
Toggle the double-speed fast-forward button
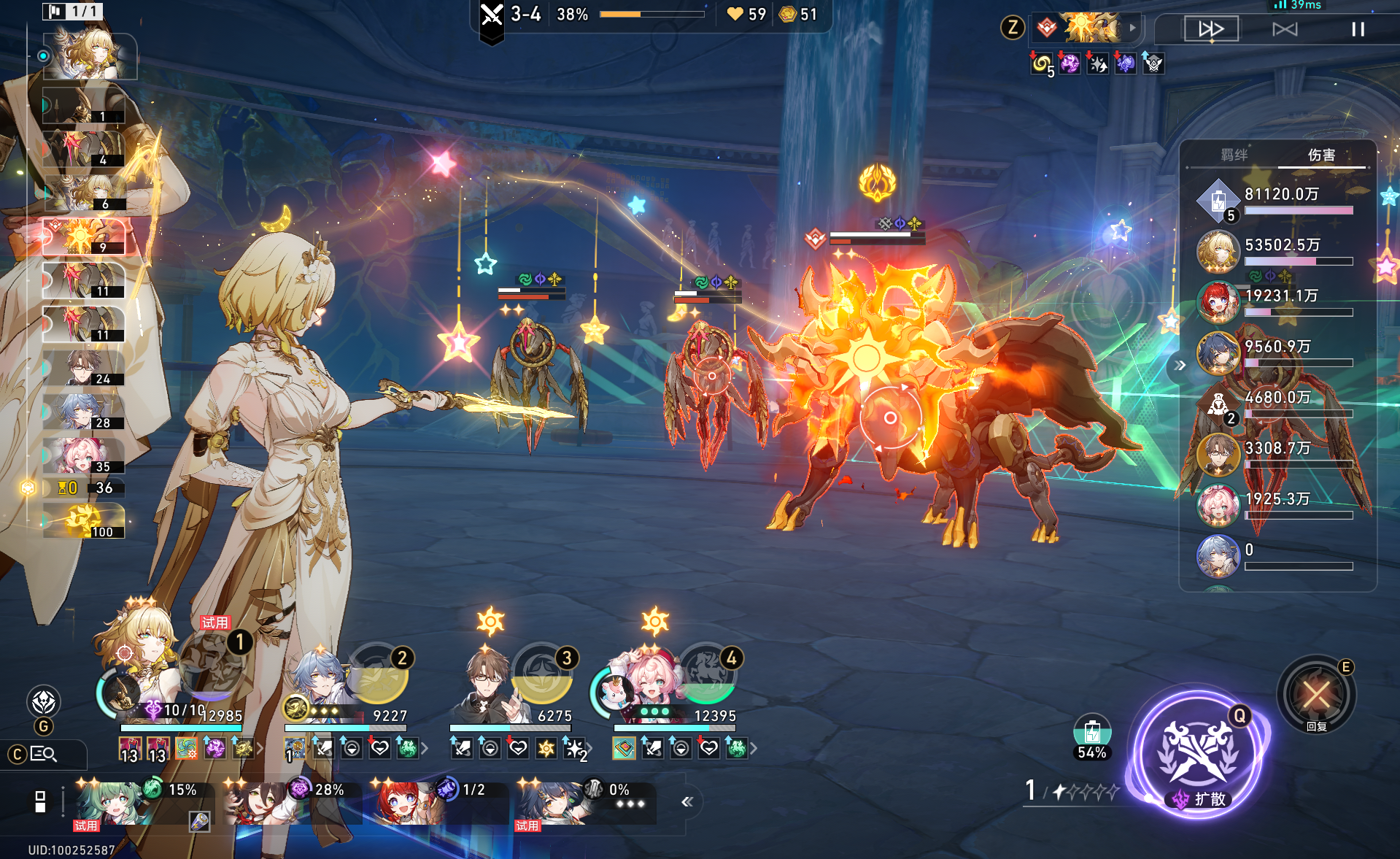[1211, 29]
